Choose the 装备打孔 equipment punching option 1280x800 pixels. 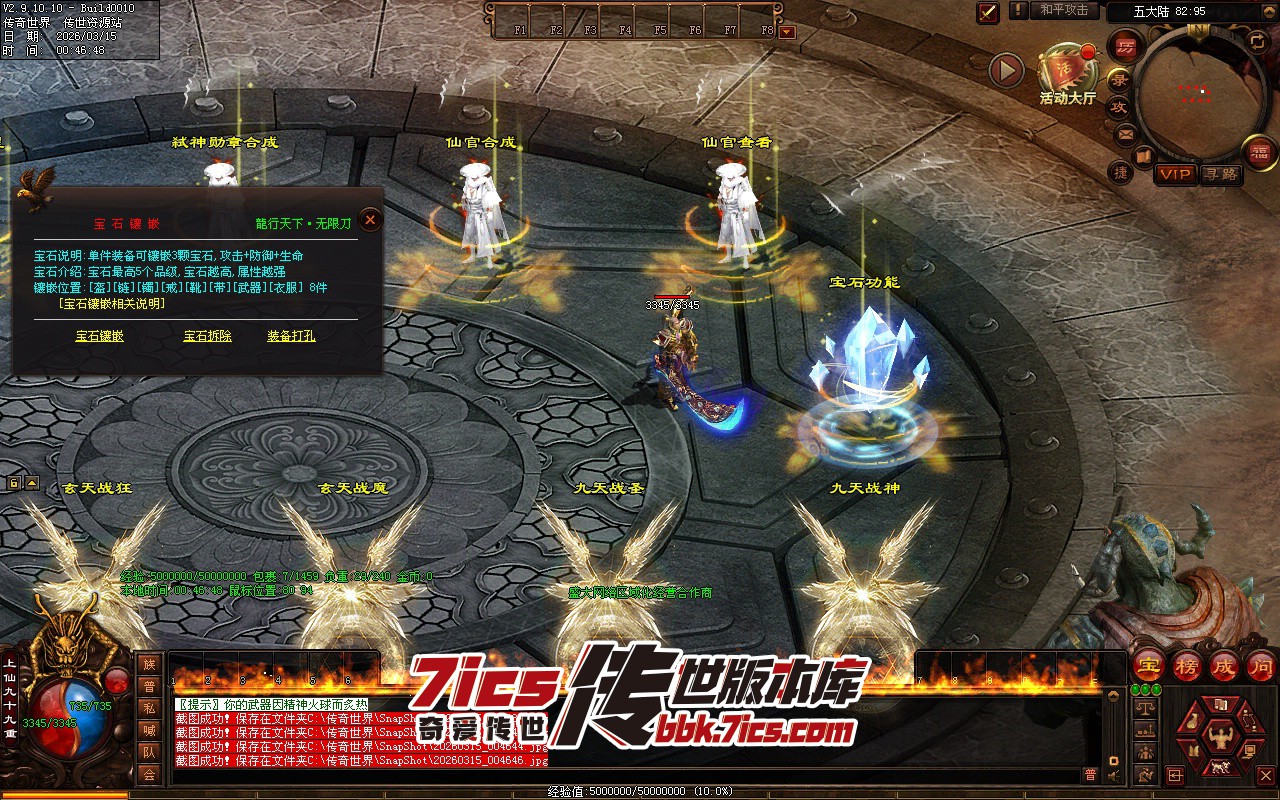(291, 336)
